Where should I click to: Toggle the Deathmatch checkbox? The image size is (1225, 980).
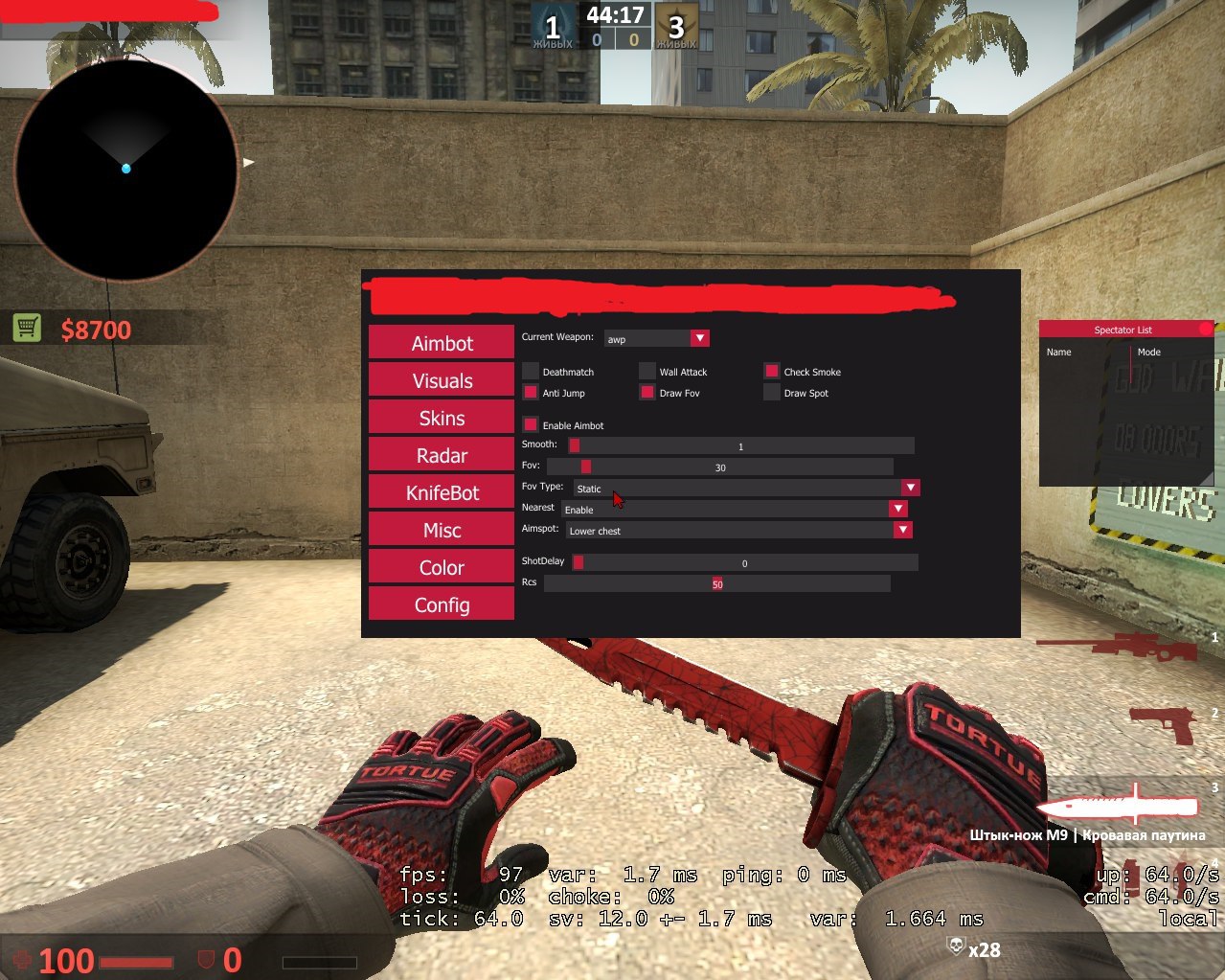(531, 371)
